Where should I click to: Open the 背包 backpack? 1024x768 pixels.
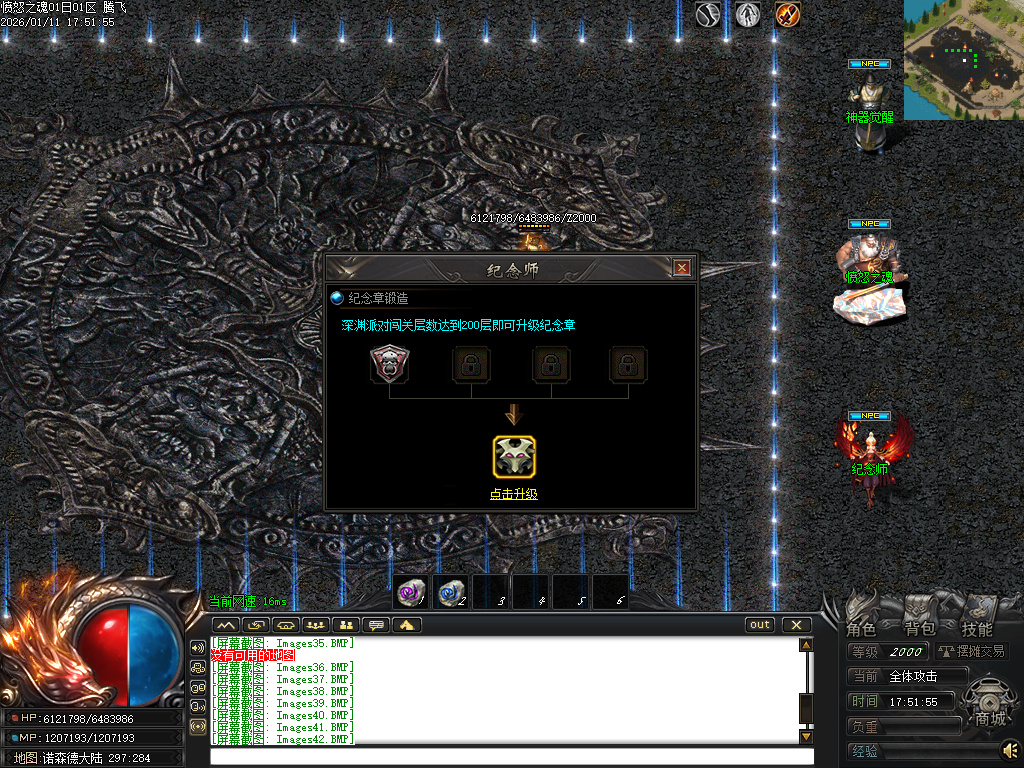[x=919, y=629]
